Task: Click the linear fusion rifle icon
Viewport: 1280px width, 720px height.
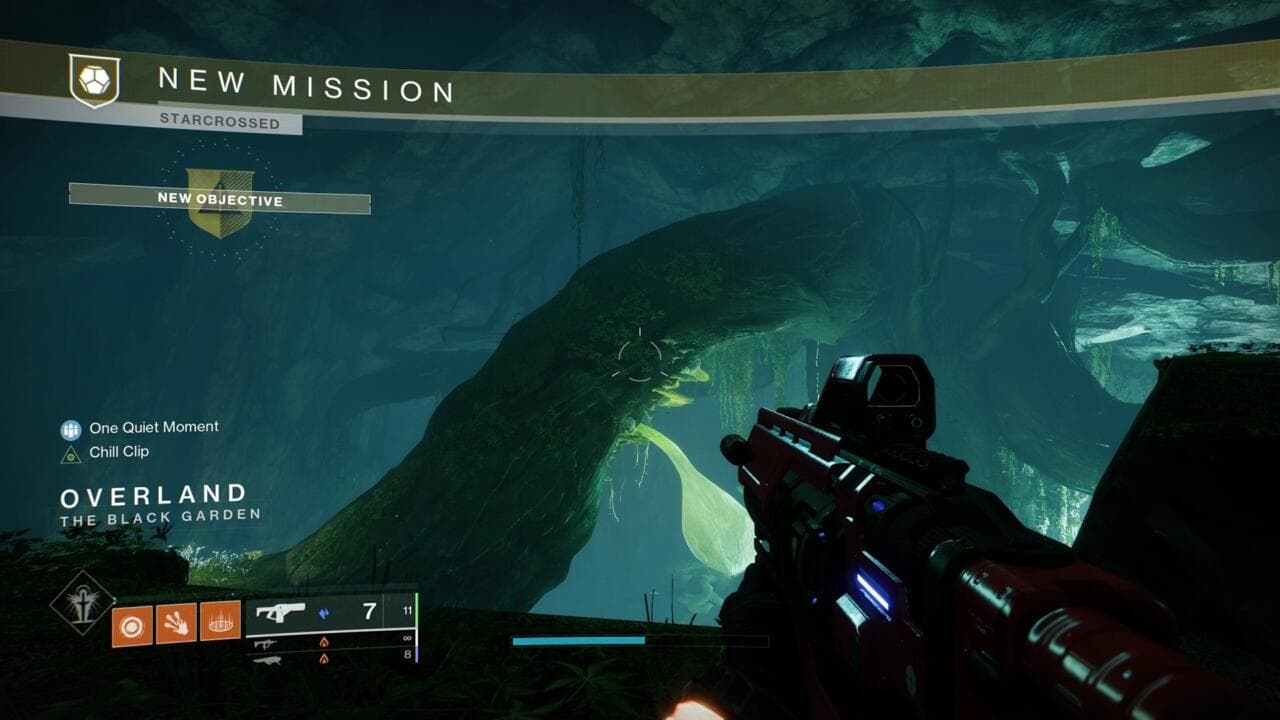Action: [x=268, y=660]
